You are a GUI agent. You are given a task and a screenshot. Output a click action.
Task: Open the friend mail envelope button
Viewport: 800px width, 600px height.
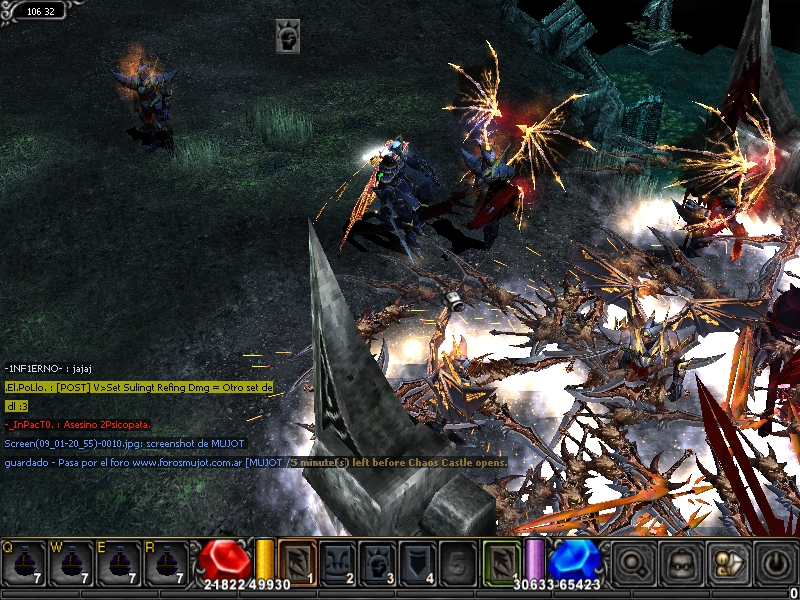[728, 562]
